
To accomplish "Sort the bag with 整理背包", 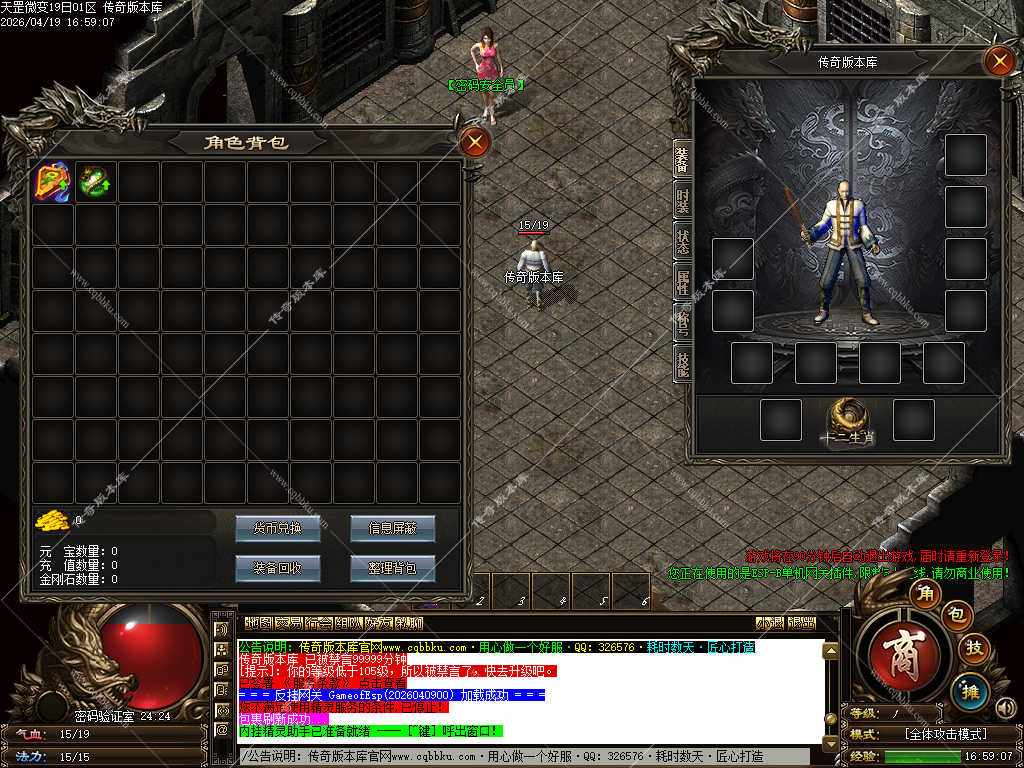I will point(392,568).
